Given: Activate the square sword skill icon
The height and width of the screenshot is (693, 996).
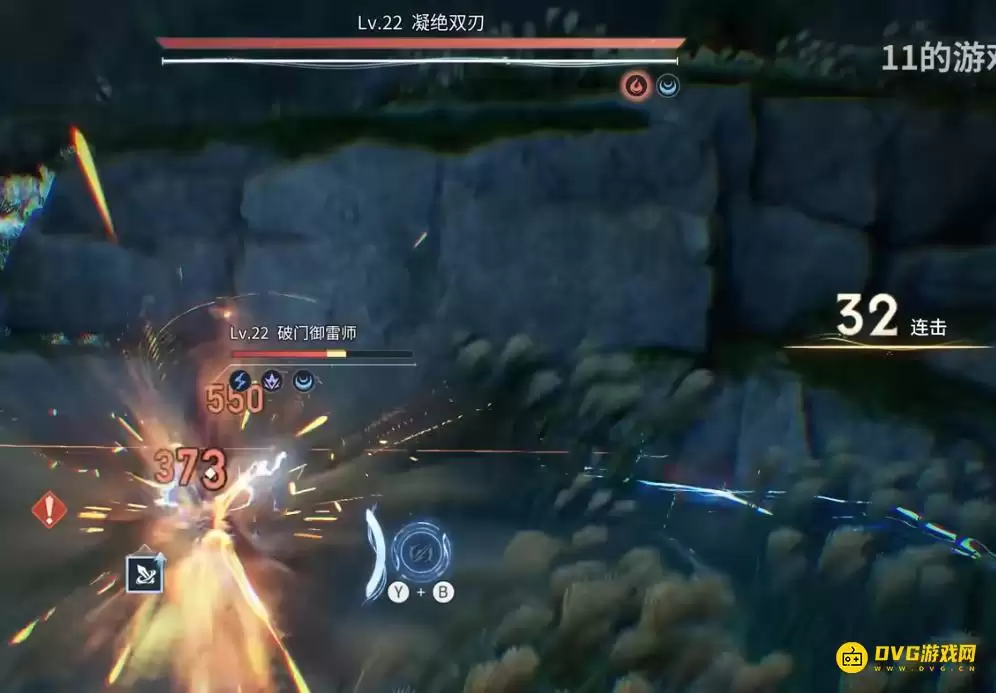Looking at the screenshot, I should (143, 572).
